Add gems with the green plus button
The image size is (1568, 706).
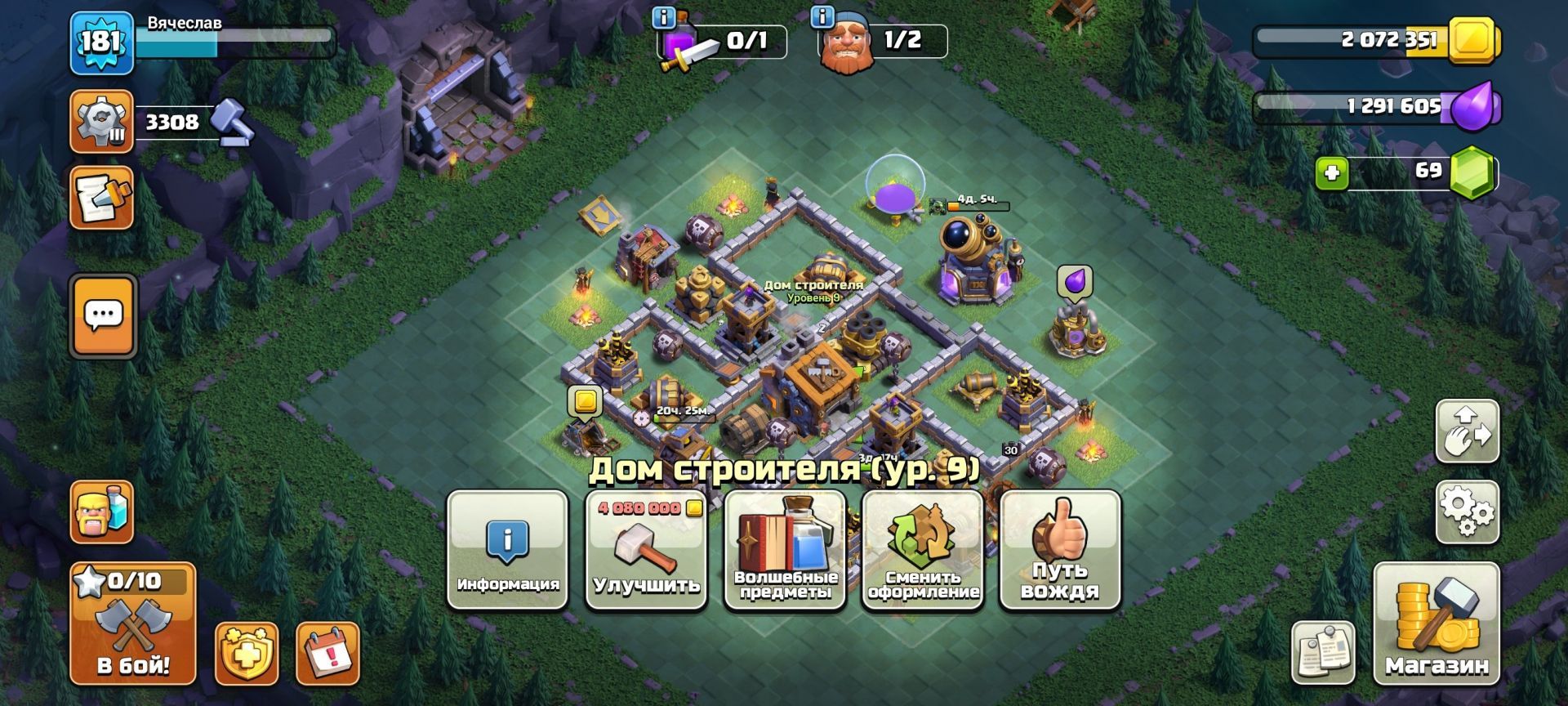(1332, 173)
